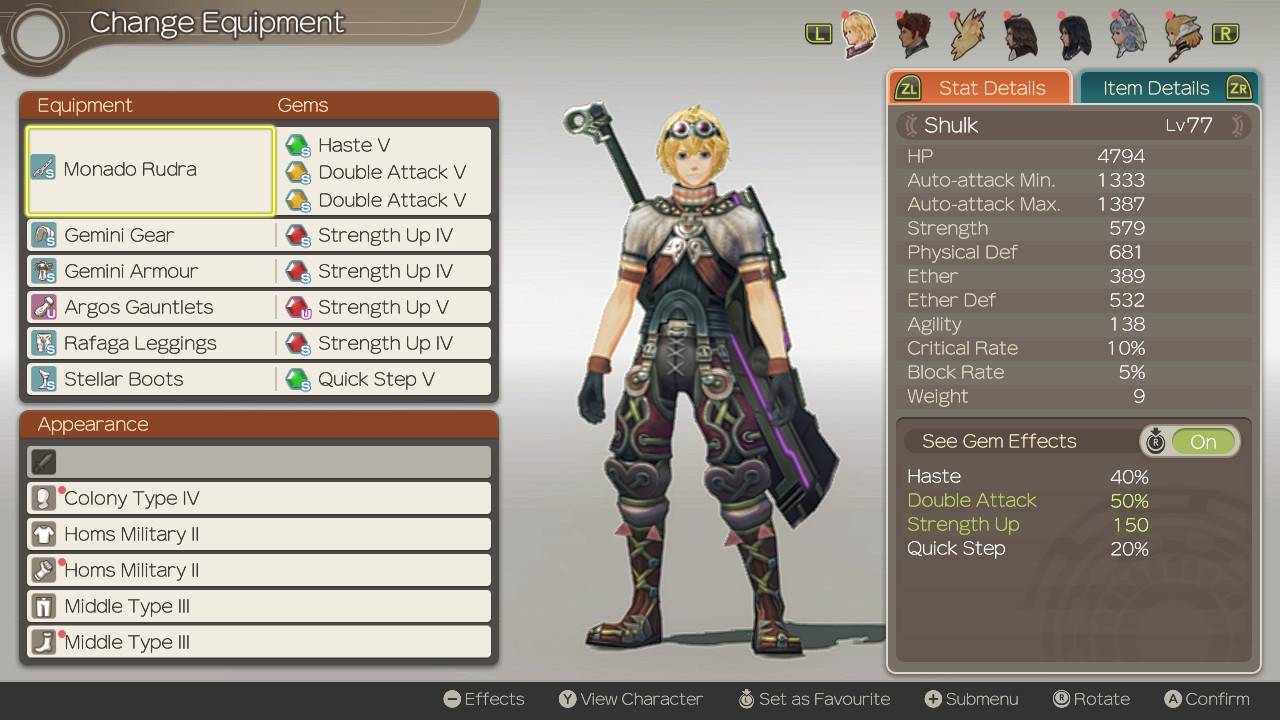Click the boot icon next to Middle Type III

tap(45, 642)
